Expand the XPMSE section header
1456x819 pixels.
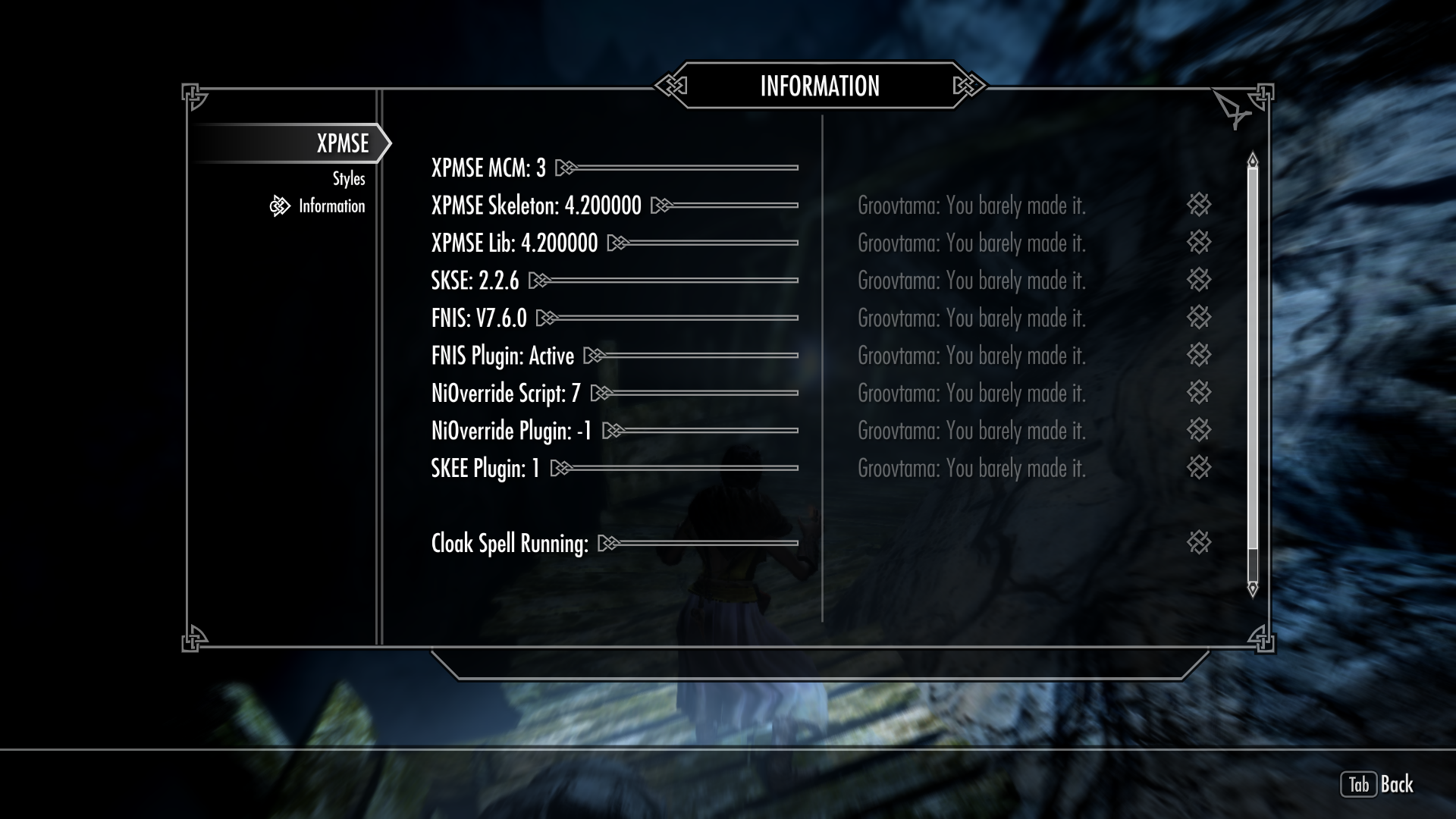344,143
